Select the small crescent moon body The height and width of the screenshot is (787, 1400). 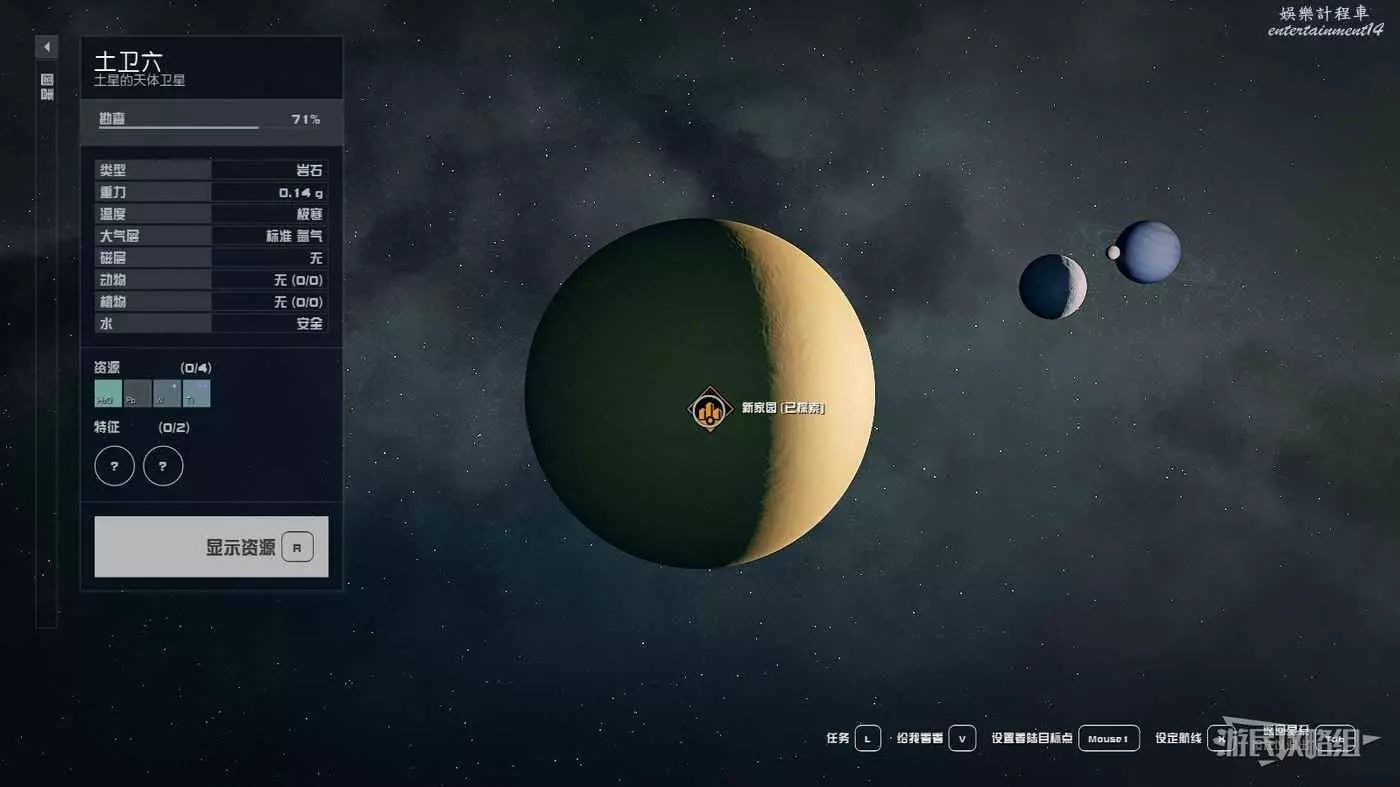(x=1052, y=287)
